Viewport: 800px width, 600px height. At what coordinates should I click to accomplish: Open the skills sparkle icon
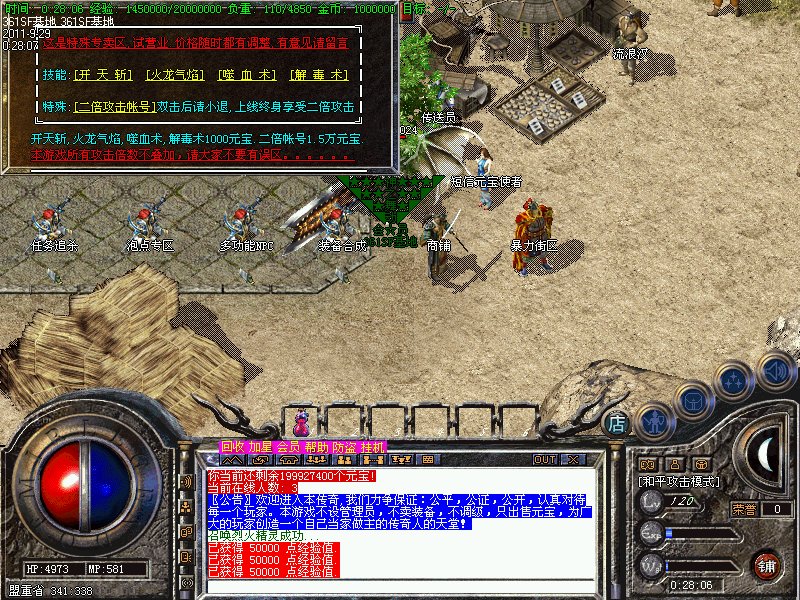735,382
